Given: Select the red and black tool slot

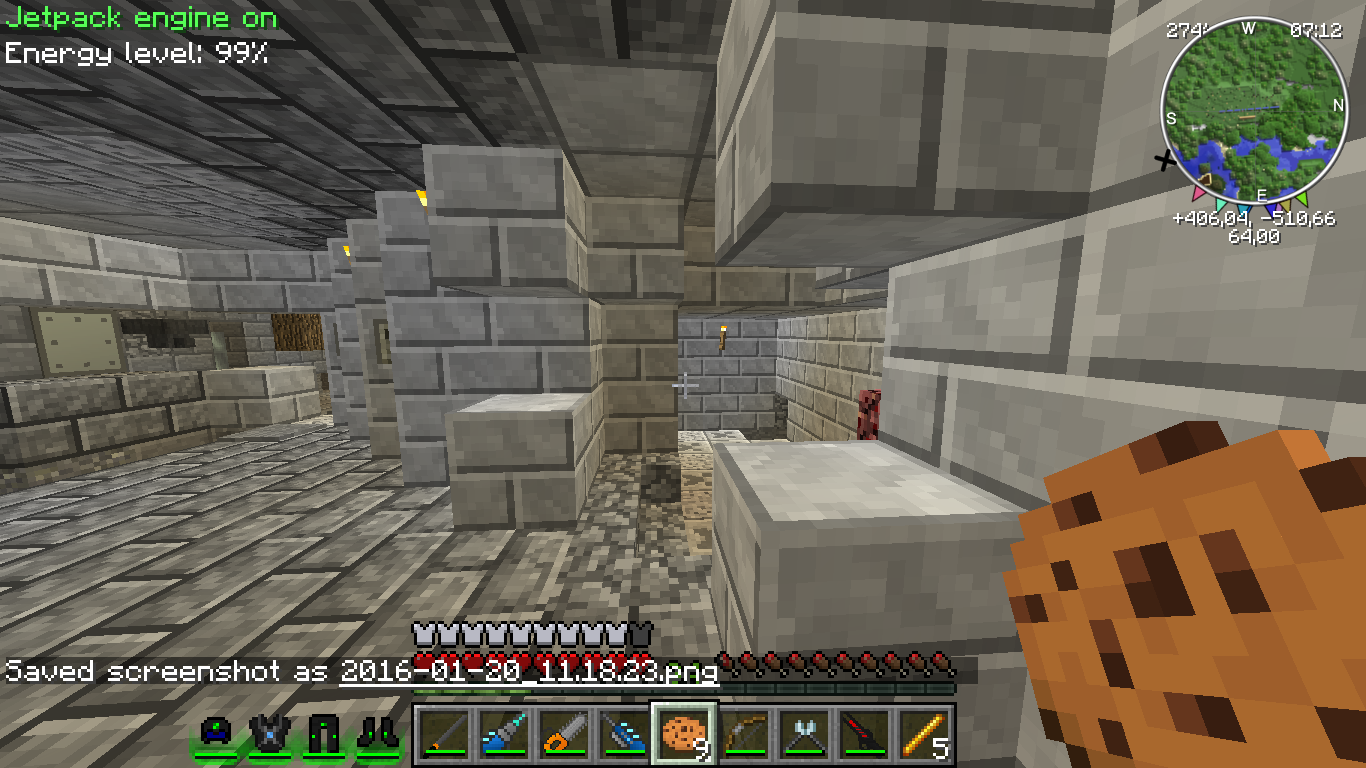Looking at the screenshot, I should point(864,733).
